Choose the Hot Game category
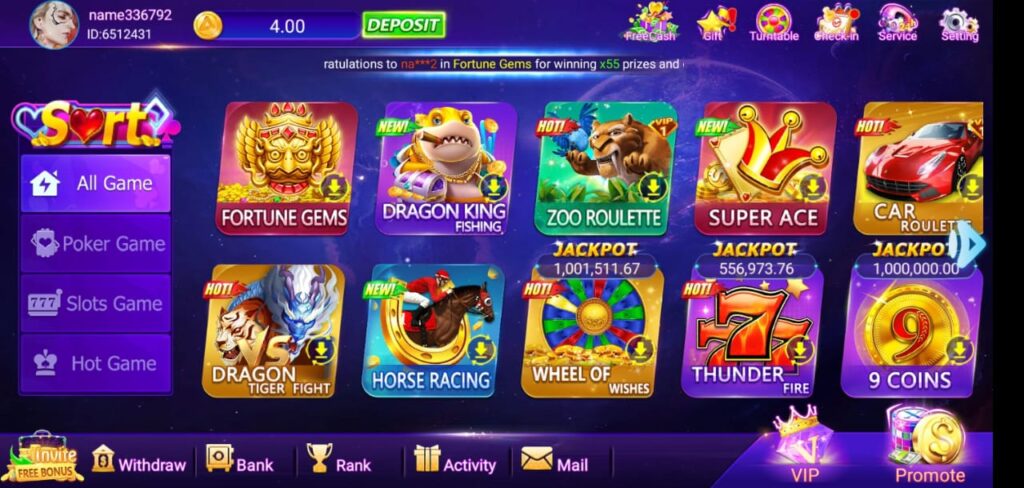Screen dimensions: 1024x488 point(96,364)
